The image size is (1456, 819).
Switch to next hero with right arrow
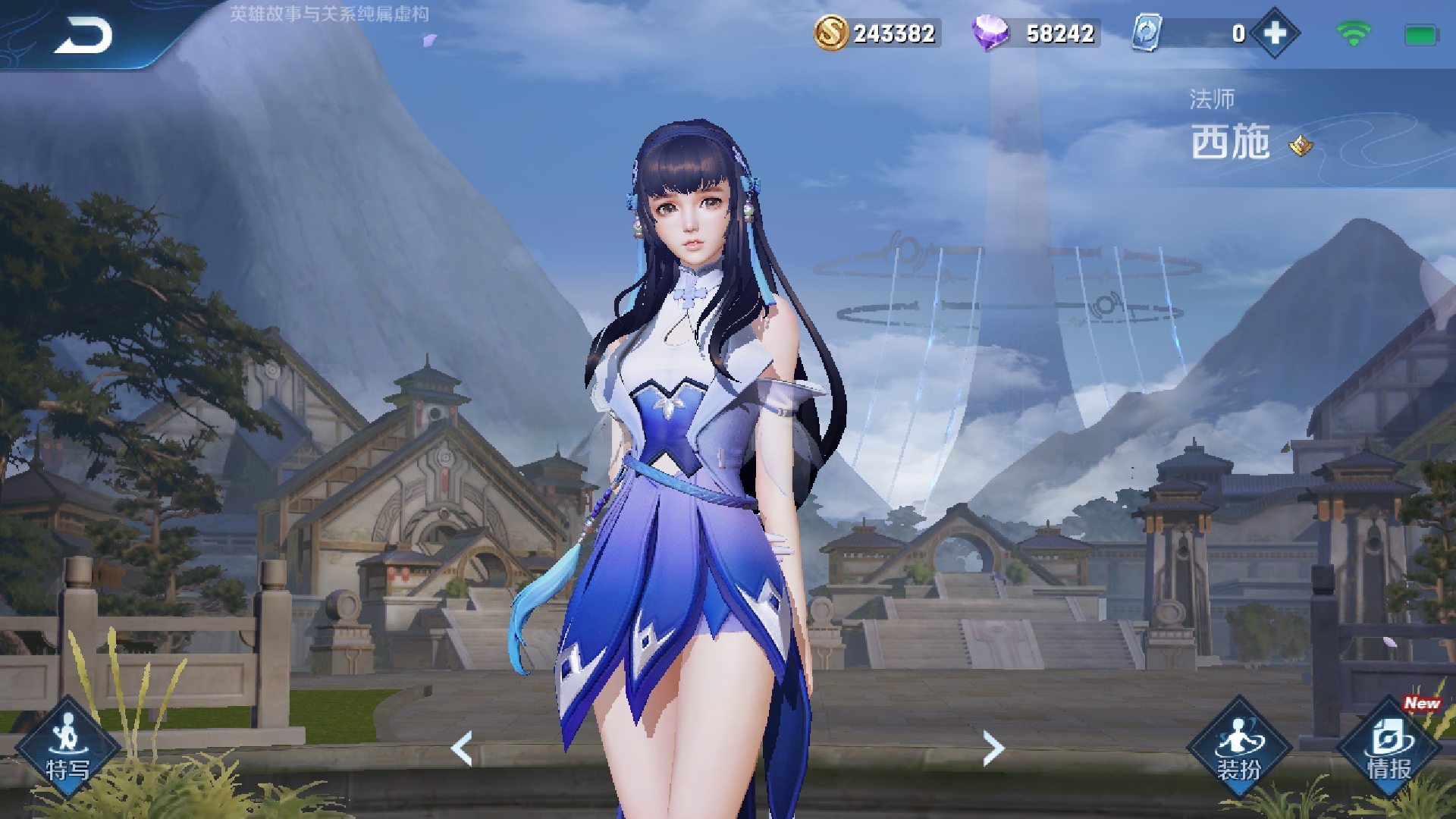pos(993,748)
